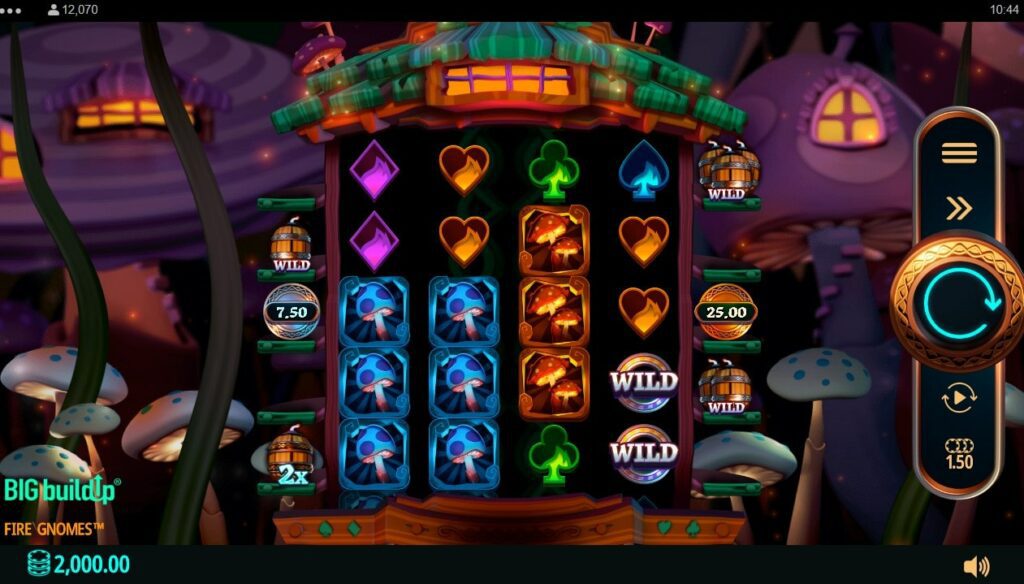Change the 1.50 bet amount
1024x584 pixels.
click(x=958, y=455)
